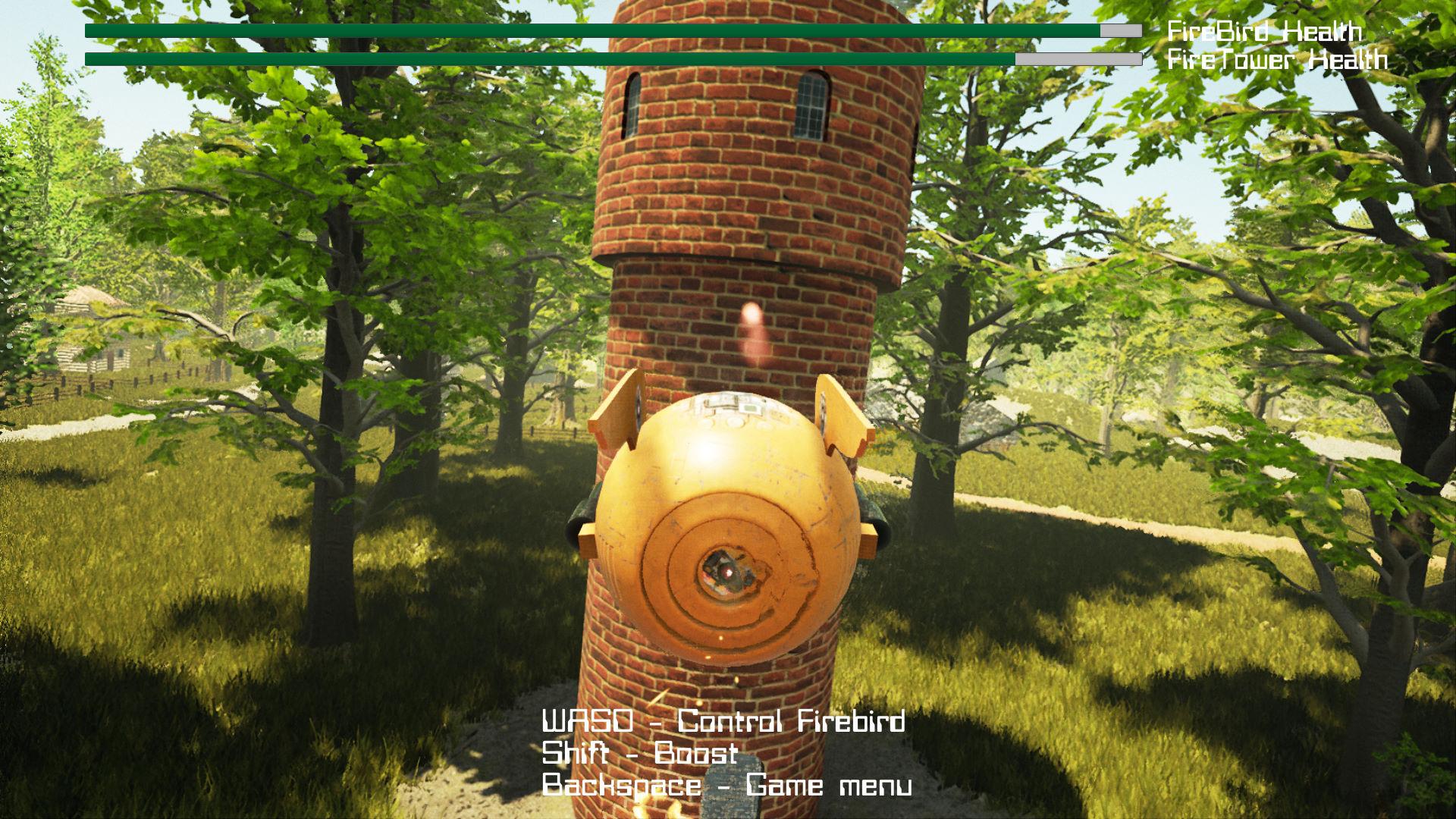1456x819 pixels.
Task: Click the Shift - Boost instruction text
Action: (x=639, y=754)
